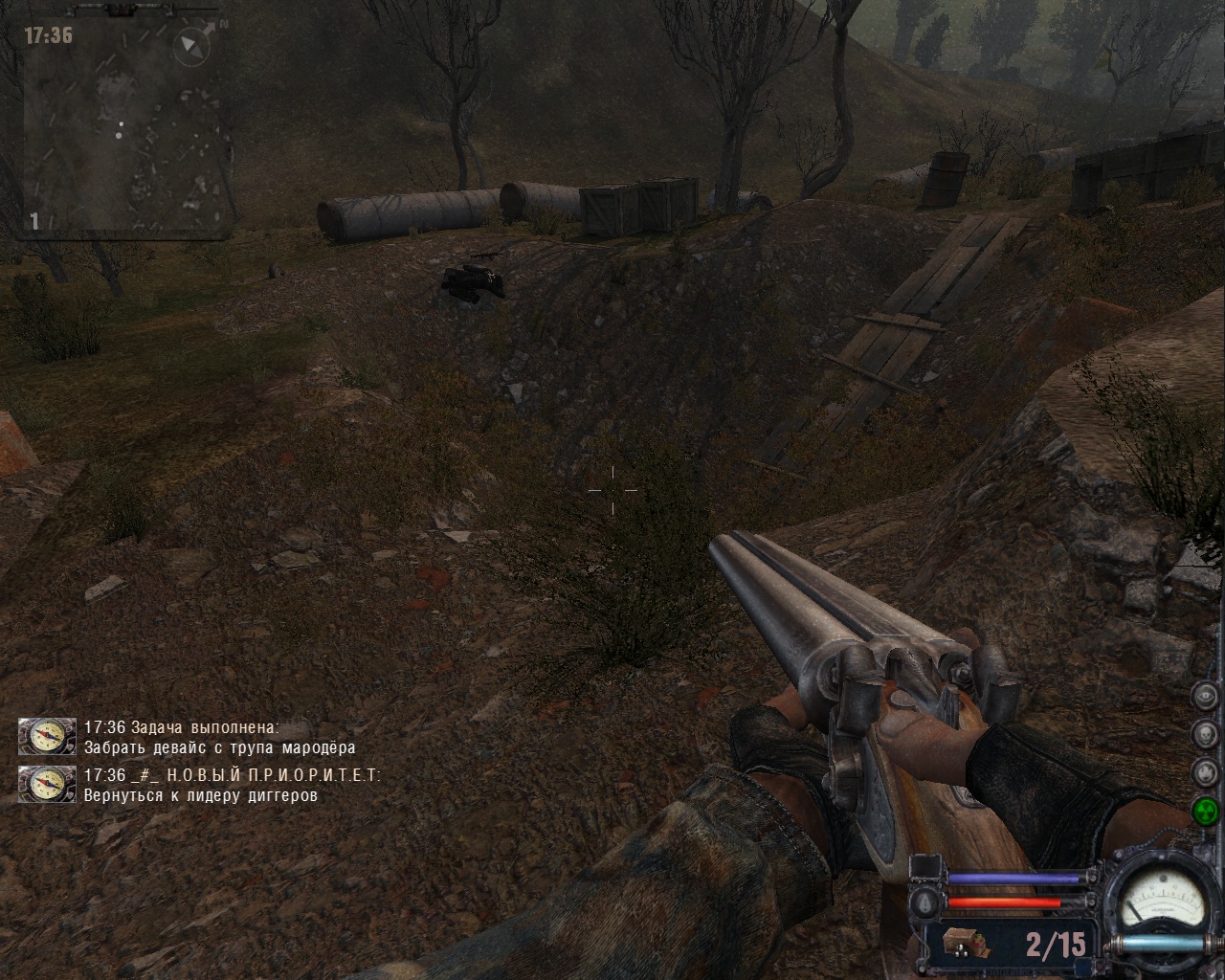Open the new priority notification icon
Screen dimensions: 1225x980
pos(47,784)
